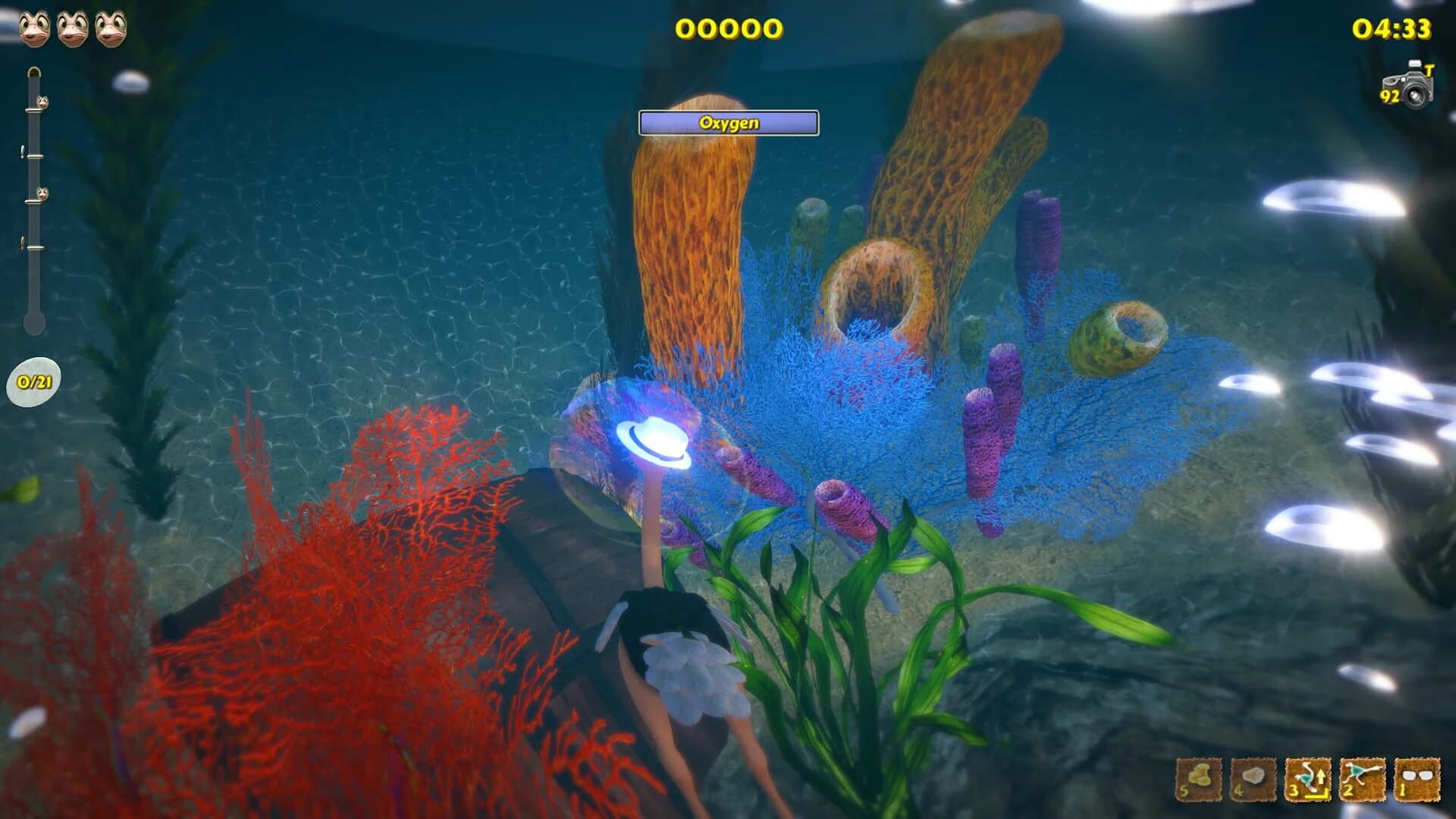Click the Oxygen label banner
Screen dimensions: 1456x819
(x=730, y=121)
